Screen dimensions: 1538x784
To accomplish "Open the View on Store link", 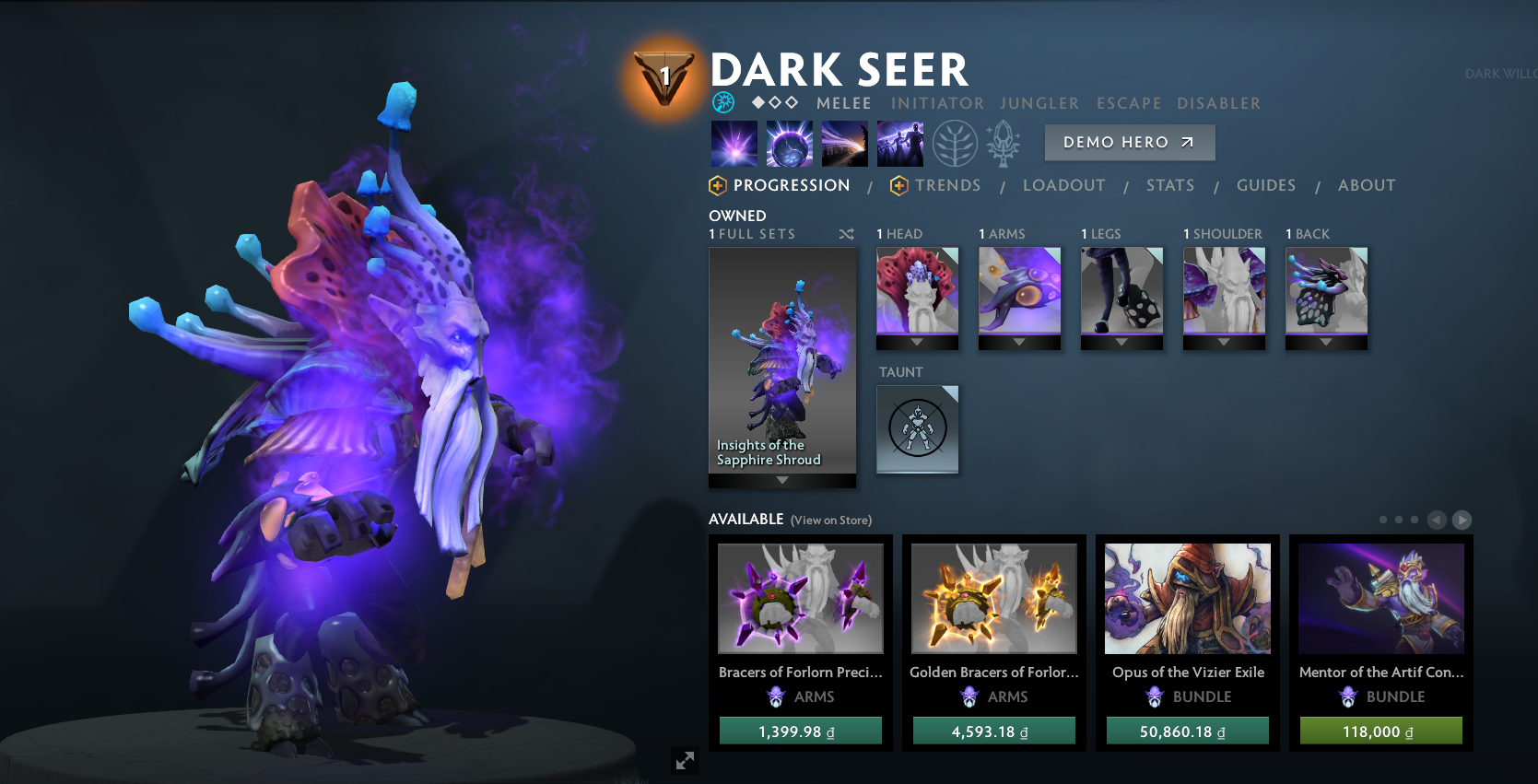I will click(830, 520).
